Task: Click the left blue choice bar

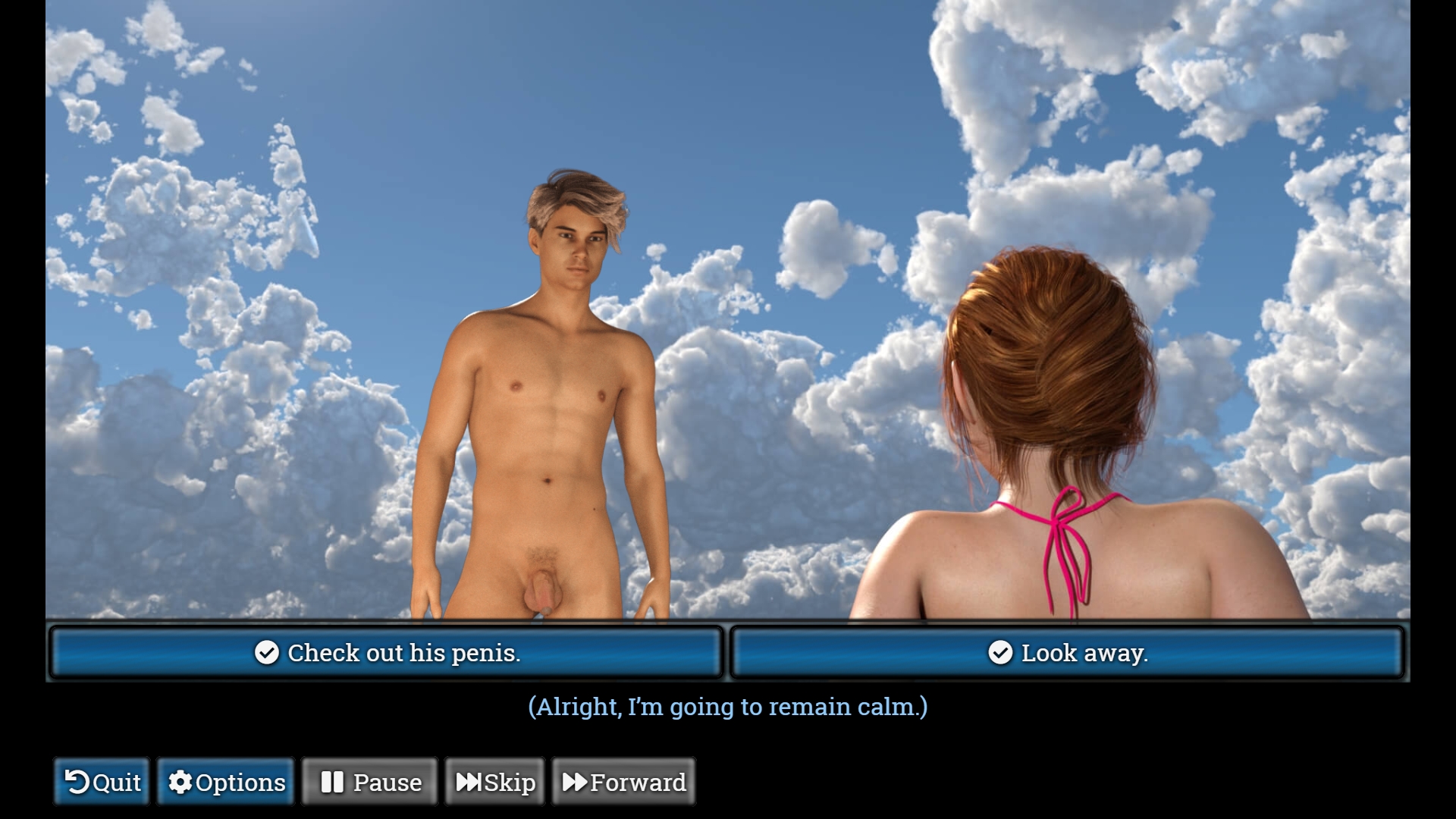Action: click(x=385, y=652)
